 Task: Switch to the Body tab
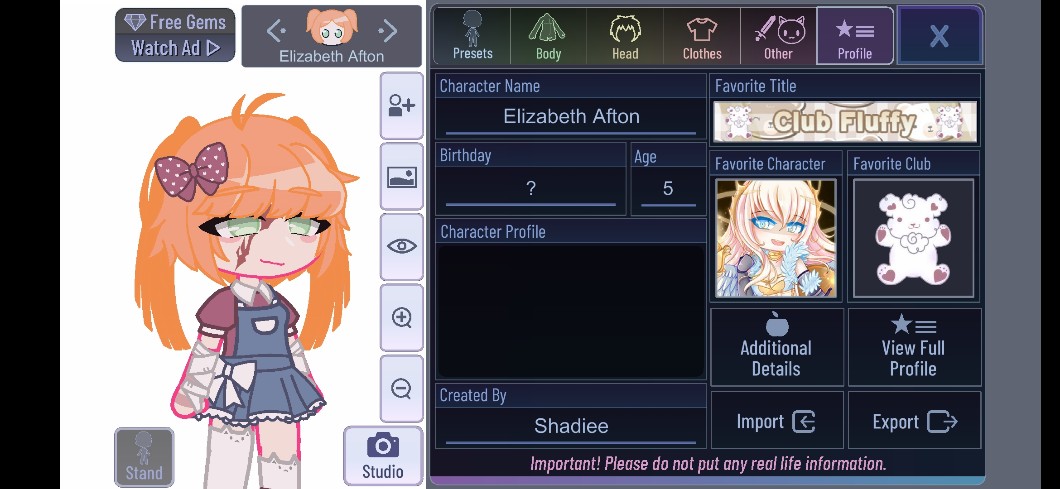tap(548, 36)
